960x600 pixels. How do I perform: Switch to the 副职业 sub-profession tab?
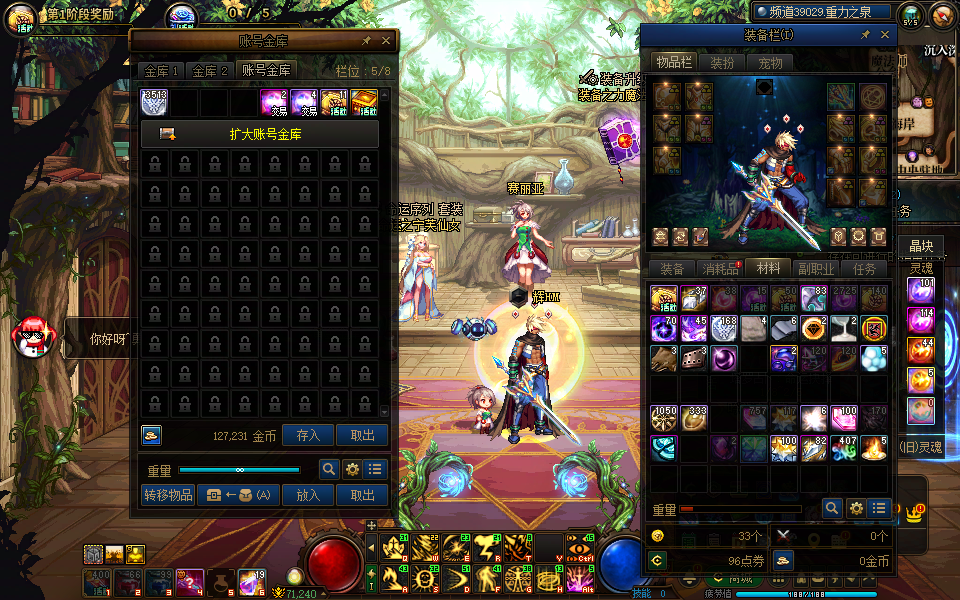tap(817, 269)
